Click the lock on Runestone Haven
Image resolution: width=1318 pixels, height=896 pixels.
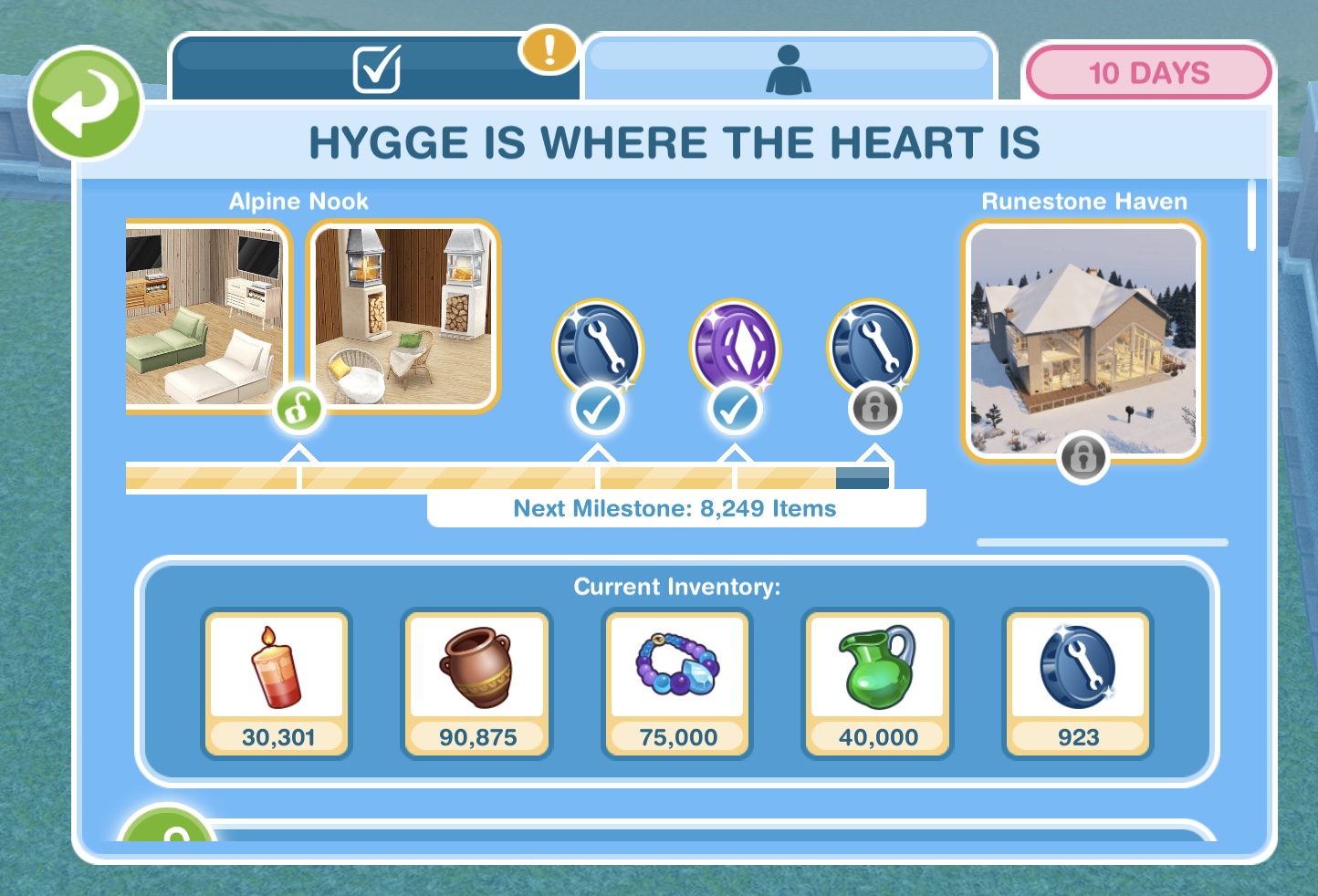pos(1083,455)
